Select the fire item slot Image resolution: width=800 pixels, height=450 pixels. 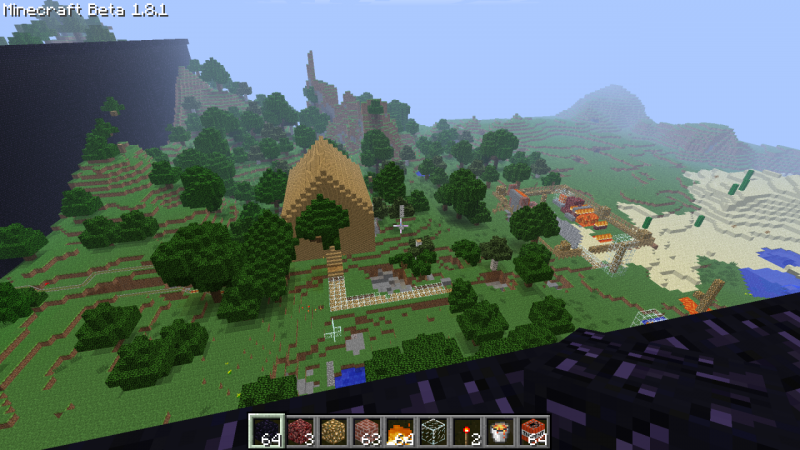(x=400, y=431)
